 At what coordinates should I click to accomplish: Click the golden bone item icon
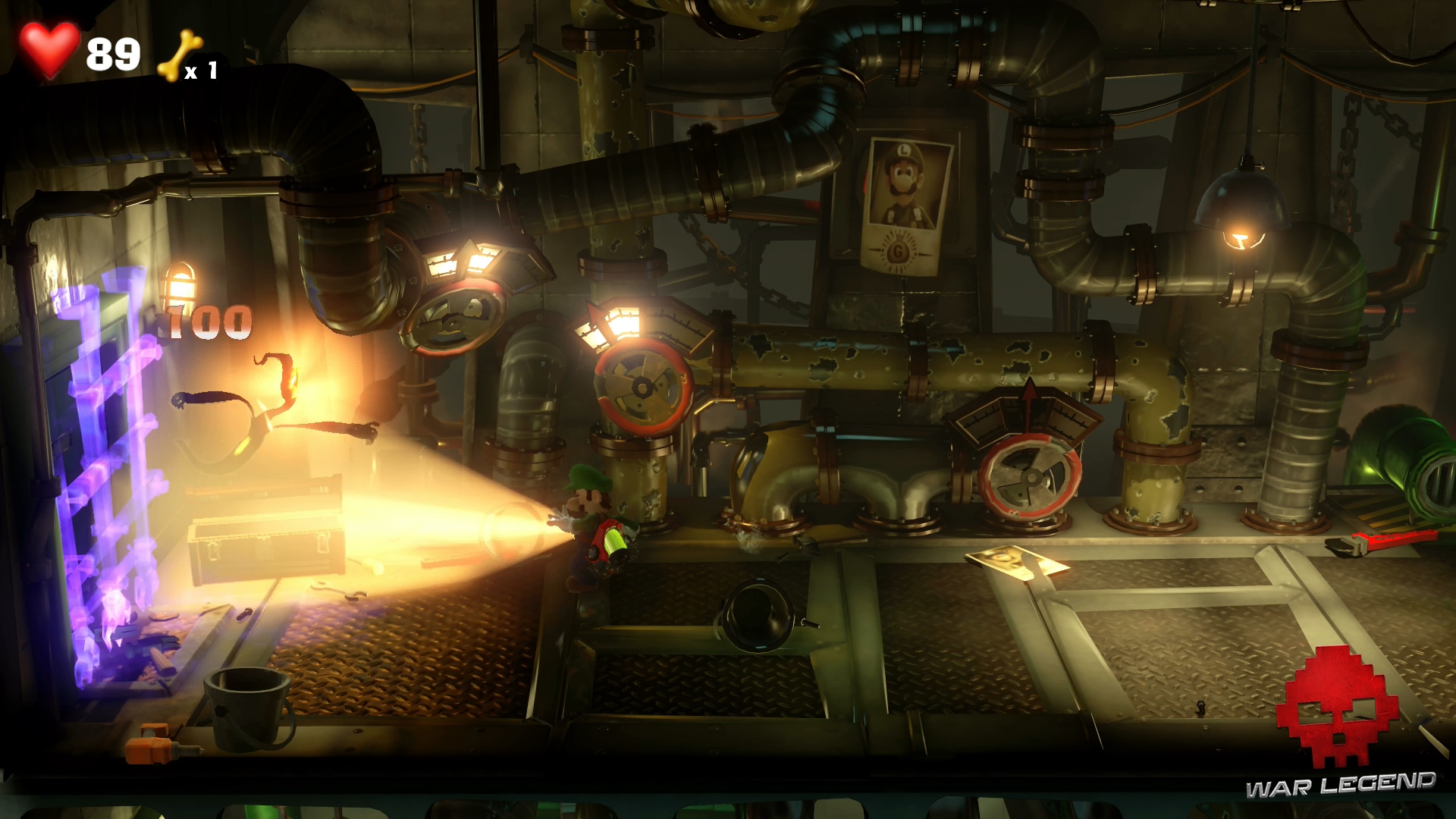[179, 56]
